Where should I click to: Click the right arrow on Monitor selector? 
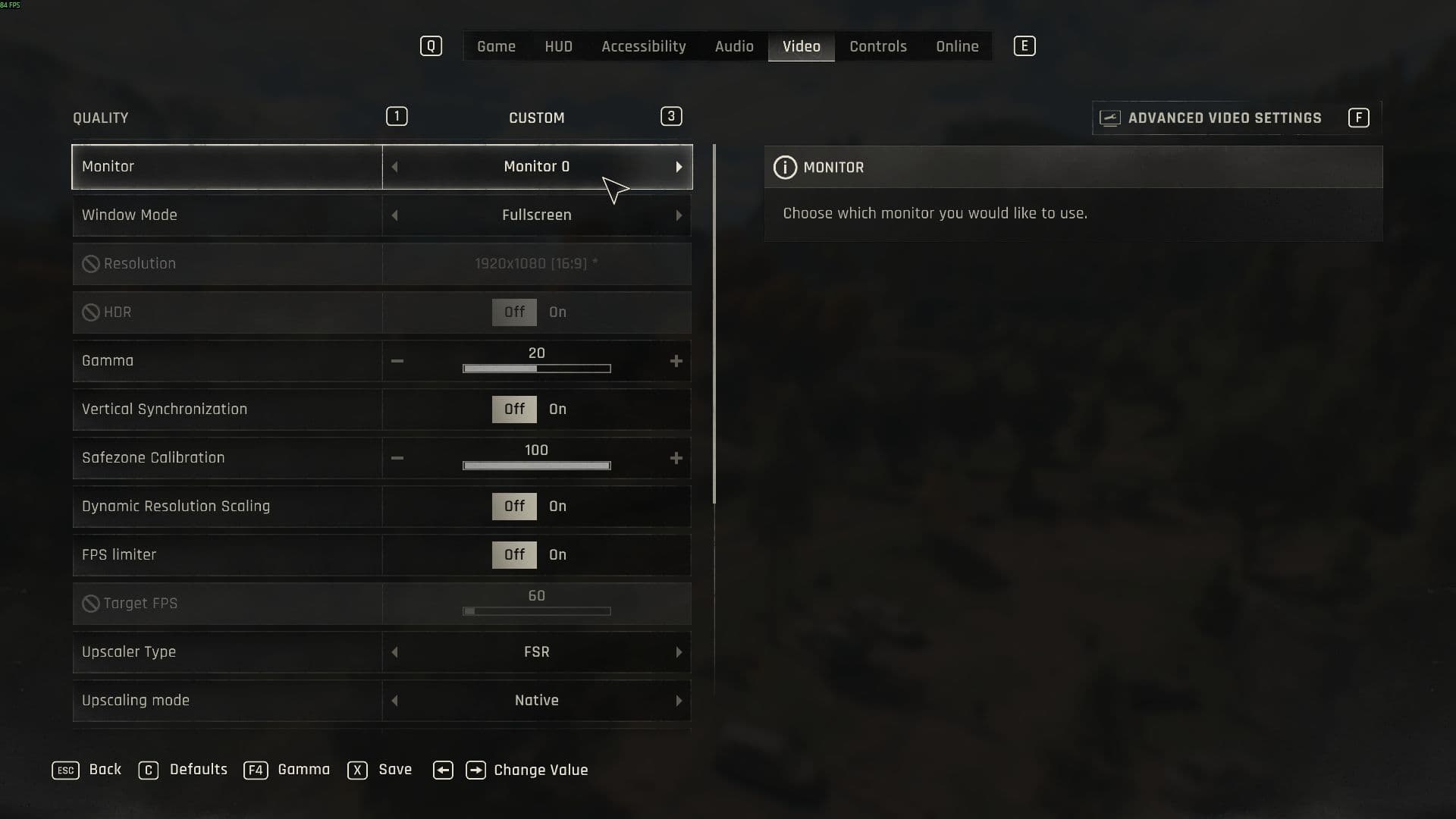pos(679,167)
